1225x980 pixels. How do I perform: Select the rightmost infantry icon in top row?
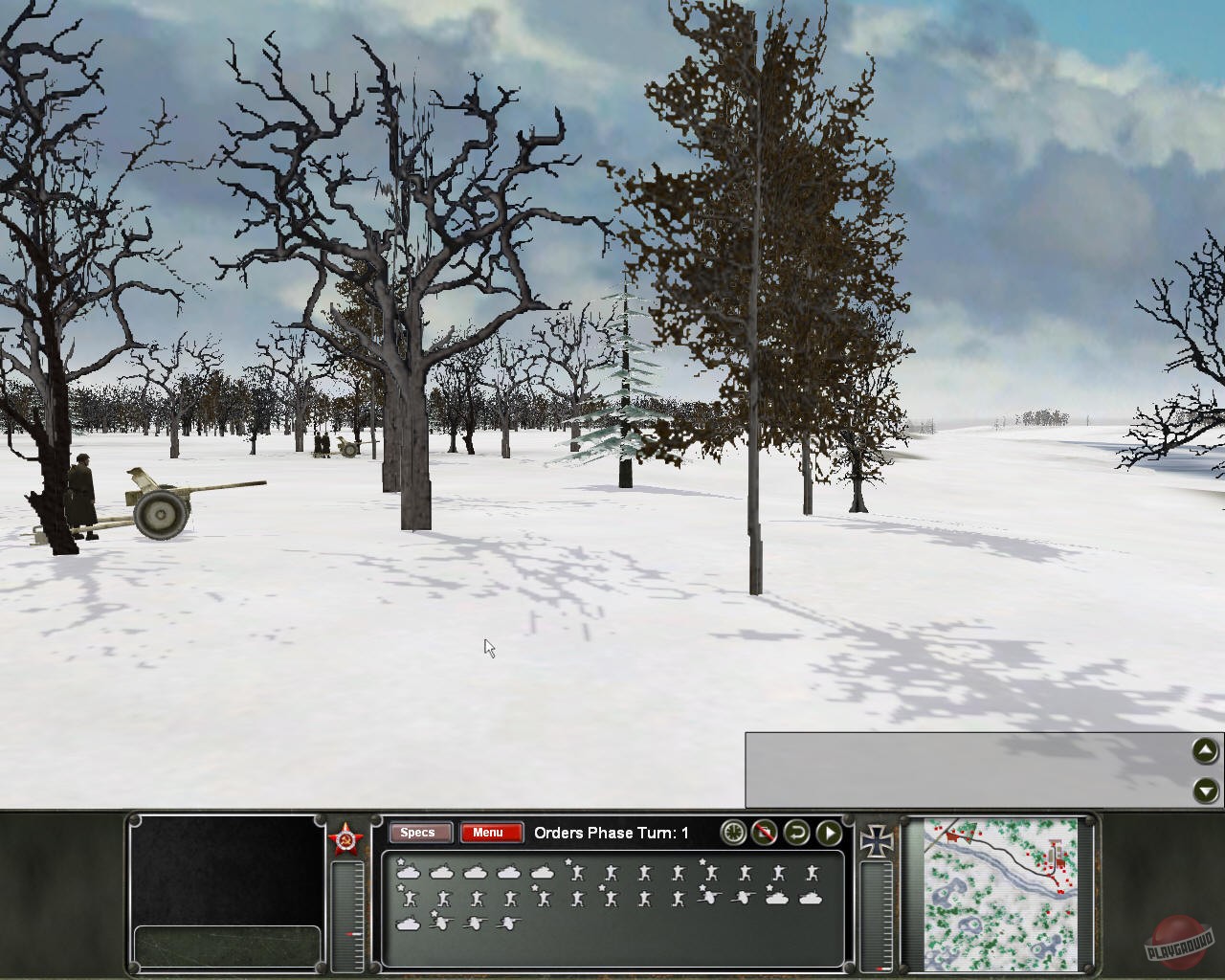pos(811,871)
